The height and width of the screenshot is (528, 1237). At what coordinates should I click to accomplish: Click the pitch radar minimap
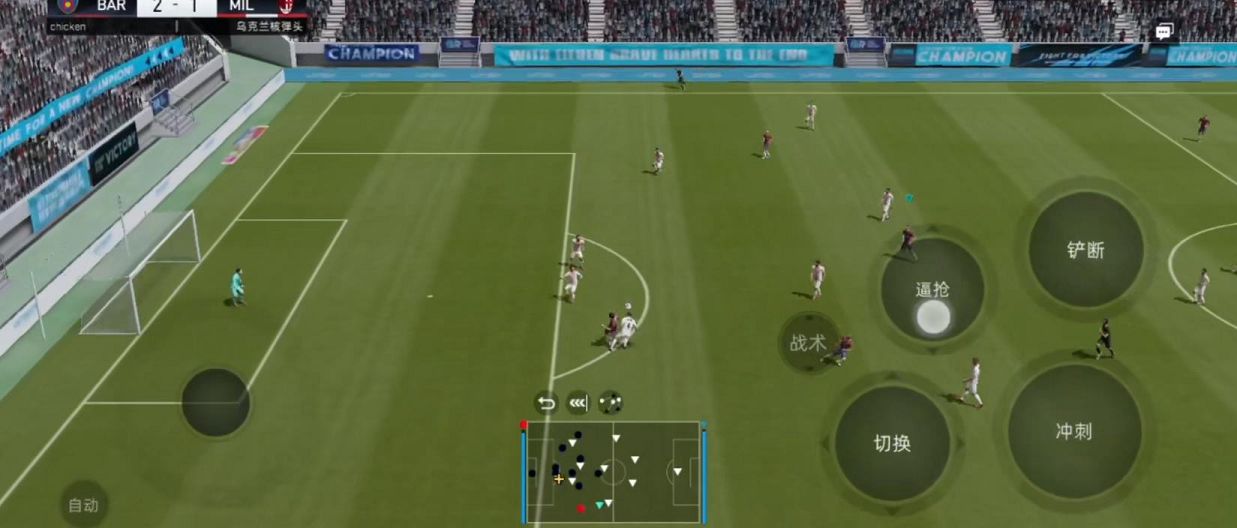613,471
